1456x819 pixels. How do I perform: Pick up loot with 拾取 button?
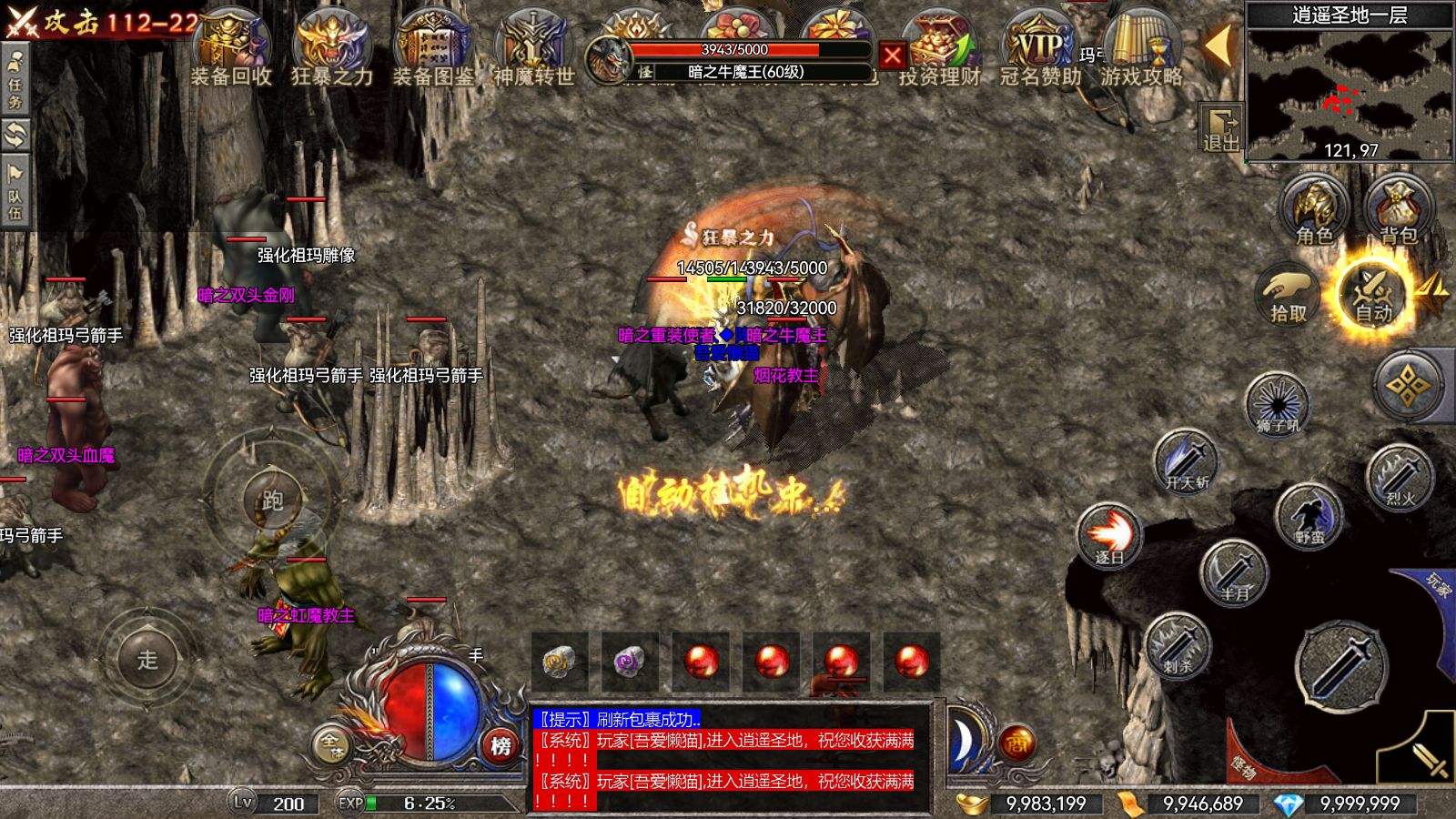coord(1288,293)
